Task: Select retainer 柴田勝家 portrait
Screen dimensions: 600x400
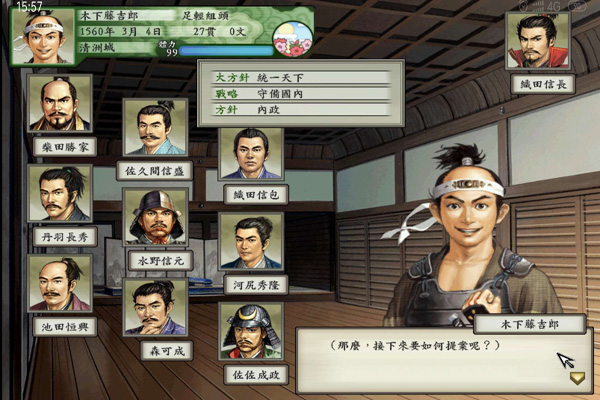Action: (61, 103)
